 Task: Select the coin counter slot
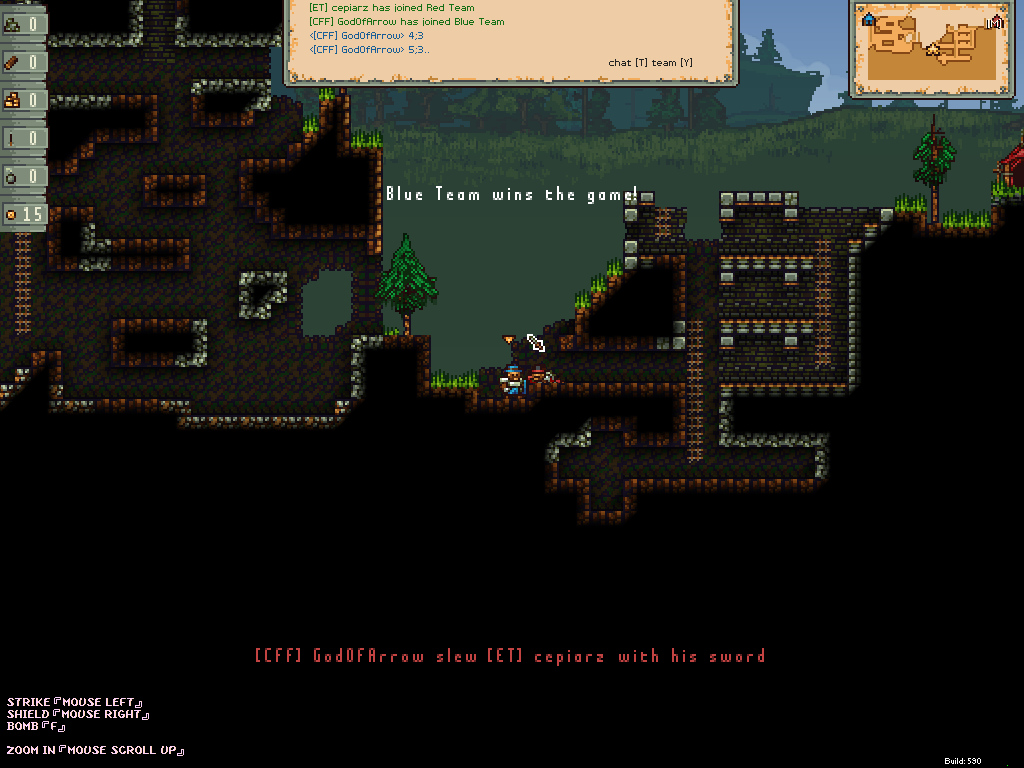pos(23,214)
